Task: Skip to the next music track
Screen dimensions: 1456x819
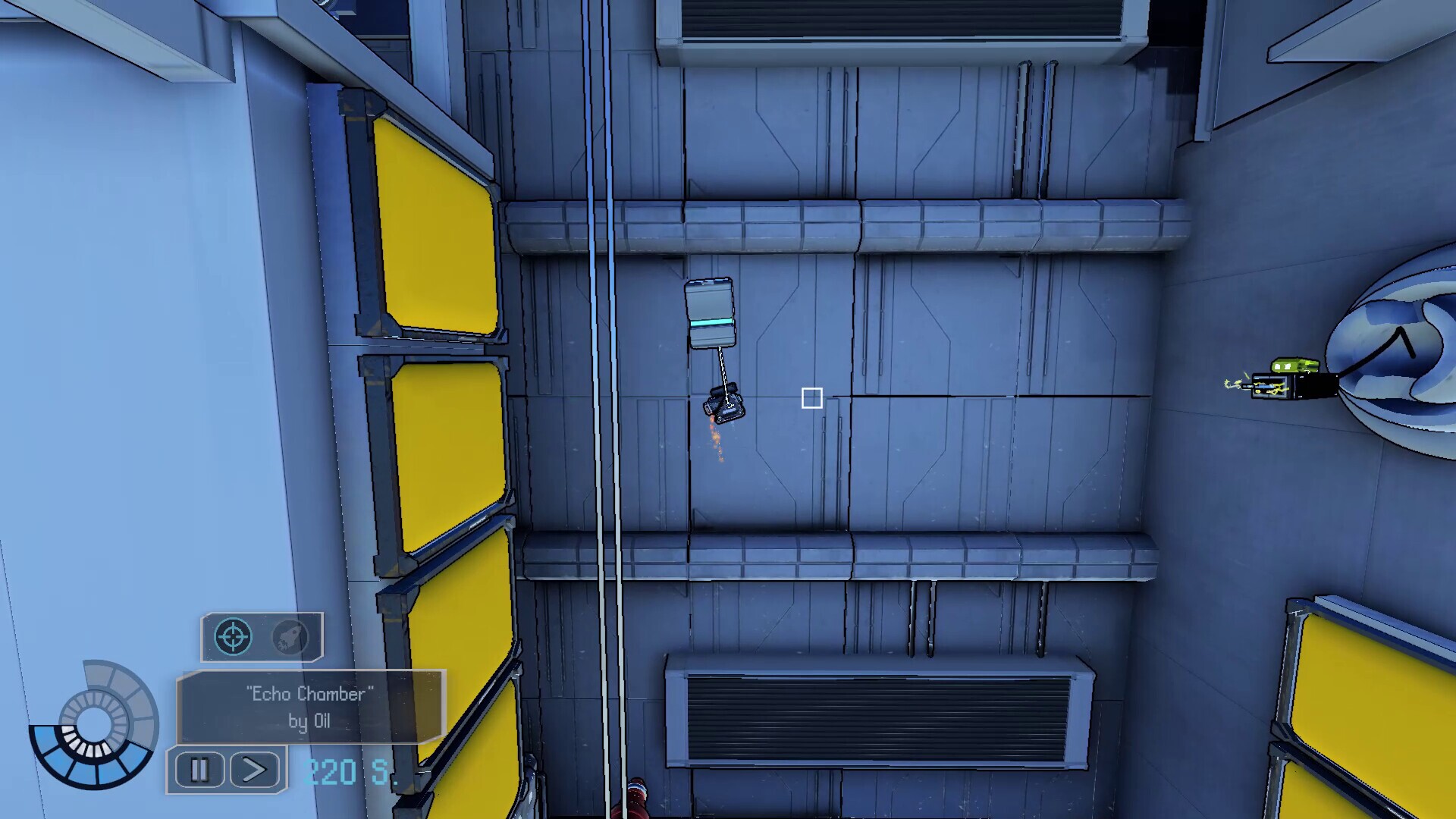Action: pos(255,770)
